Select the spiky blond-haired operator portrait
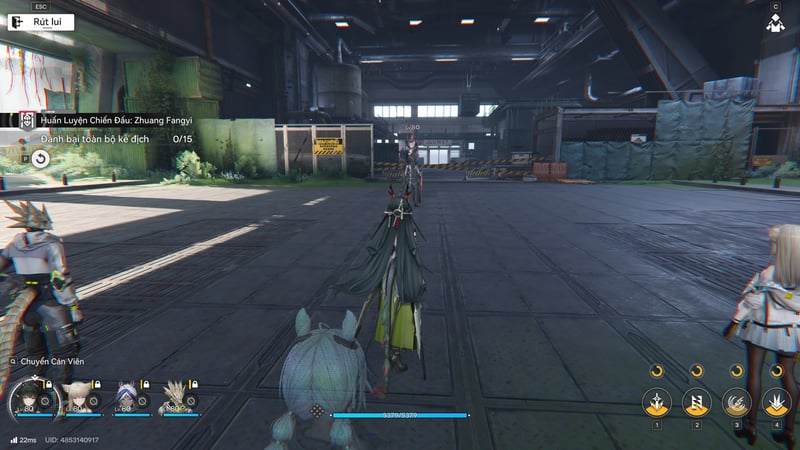Viewport: 800px width, 450px height. click(x=176, y=398)
